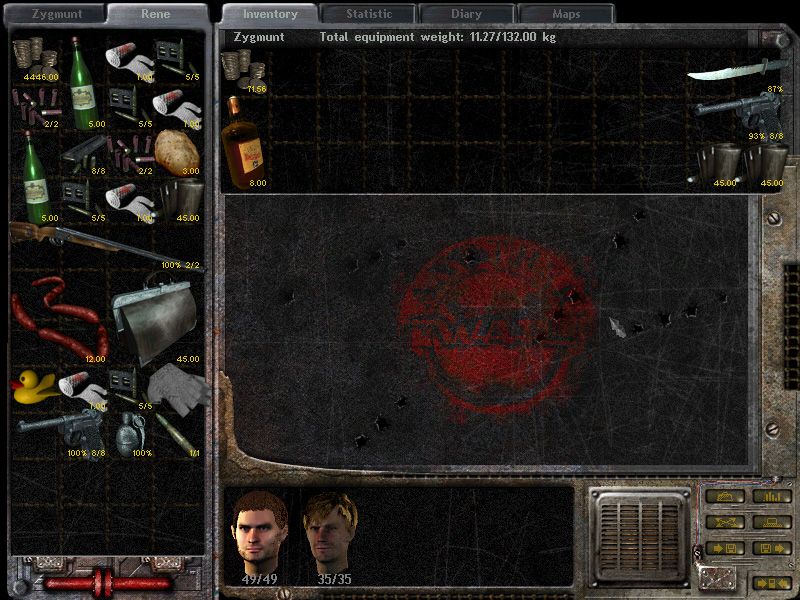Select the pistol in Zygmunt's equipment
Screen dimensions: 800x600
tap(737, 112)
